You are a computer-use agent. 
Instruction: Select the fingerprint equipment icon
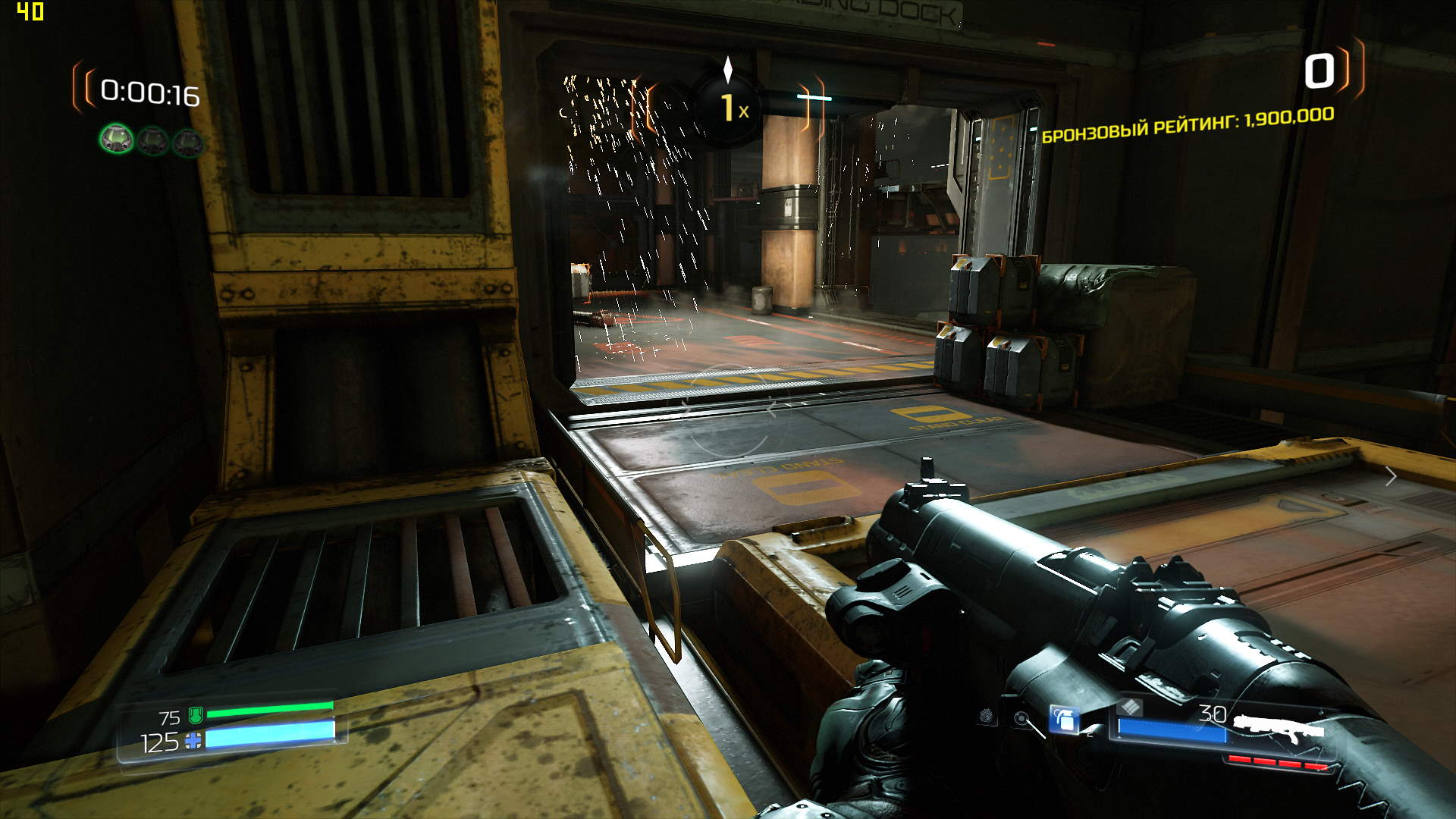(986, 715)
